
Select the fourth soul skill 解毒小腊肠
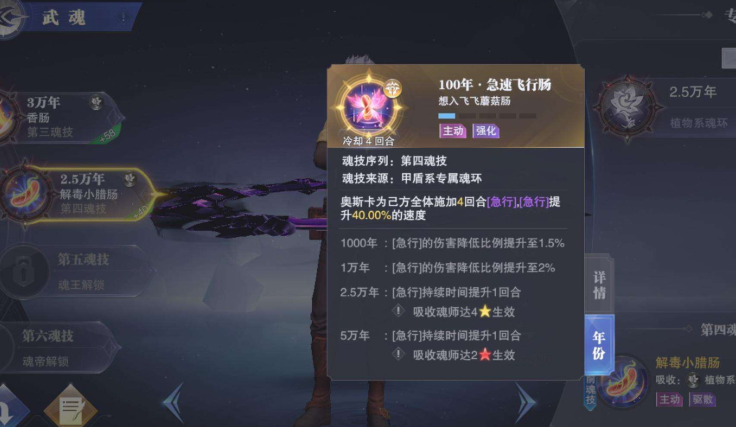78,190
